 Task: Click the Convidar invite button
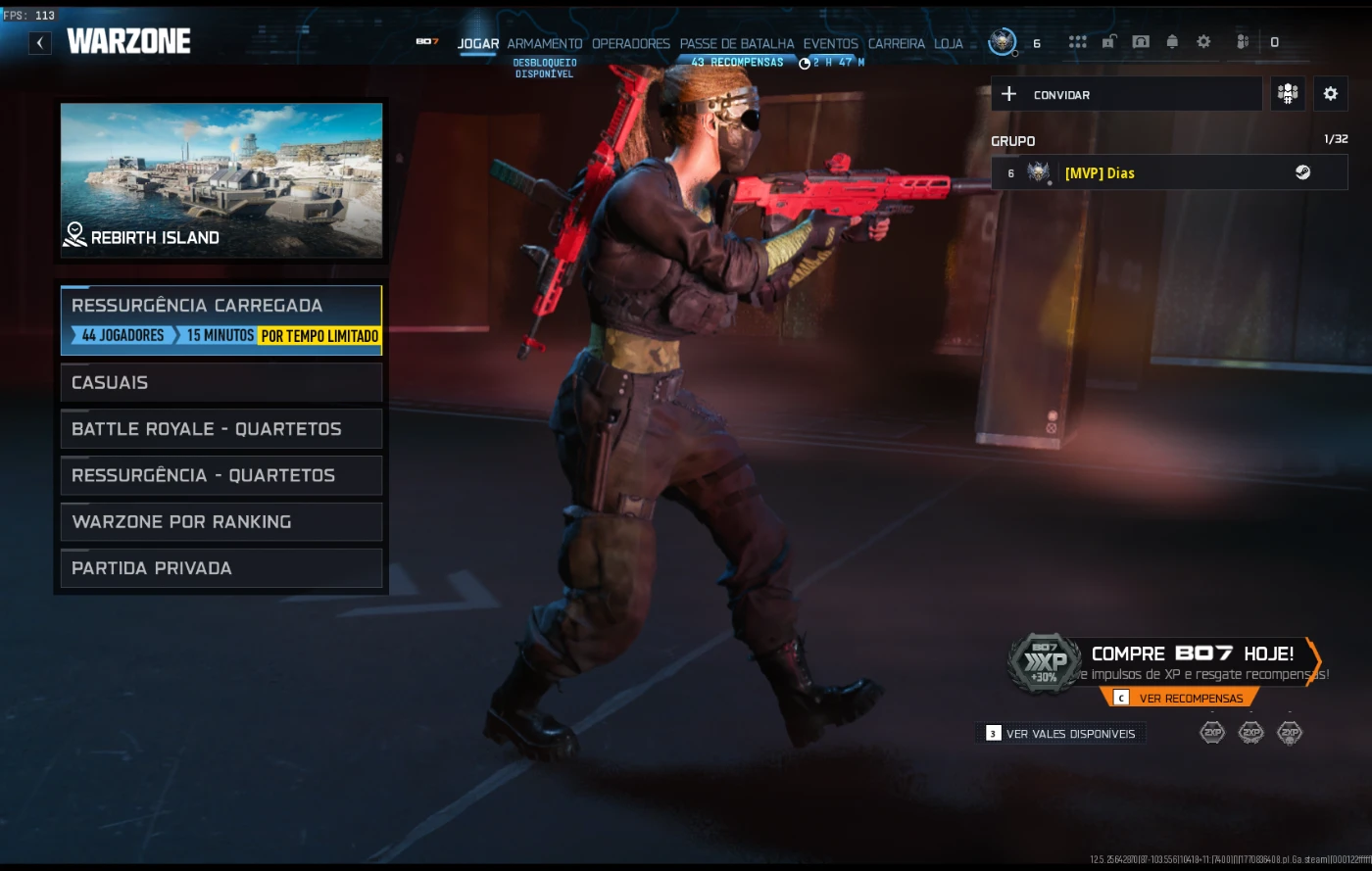click(x=1126, y=94)
